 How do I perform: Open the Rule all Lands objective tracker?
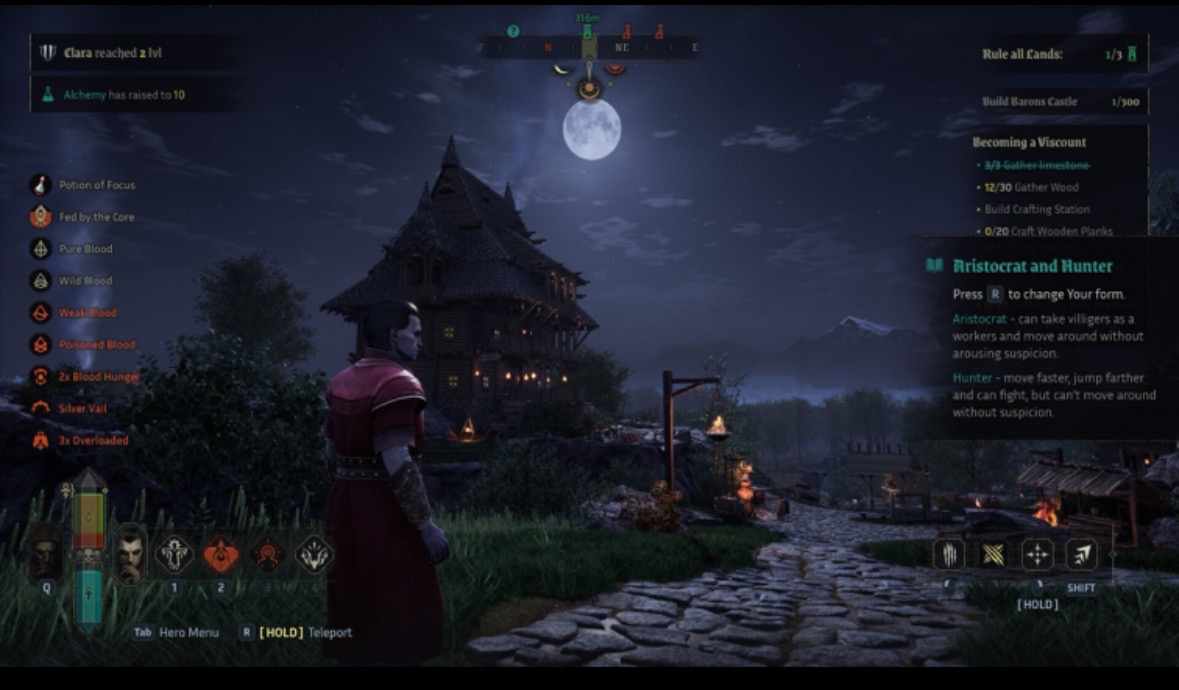[x=1060, y=54]
